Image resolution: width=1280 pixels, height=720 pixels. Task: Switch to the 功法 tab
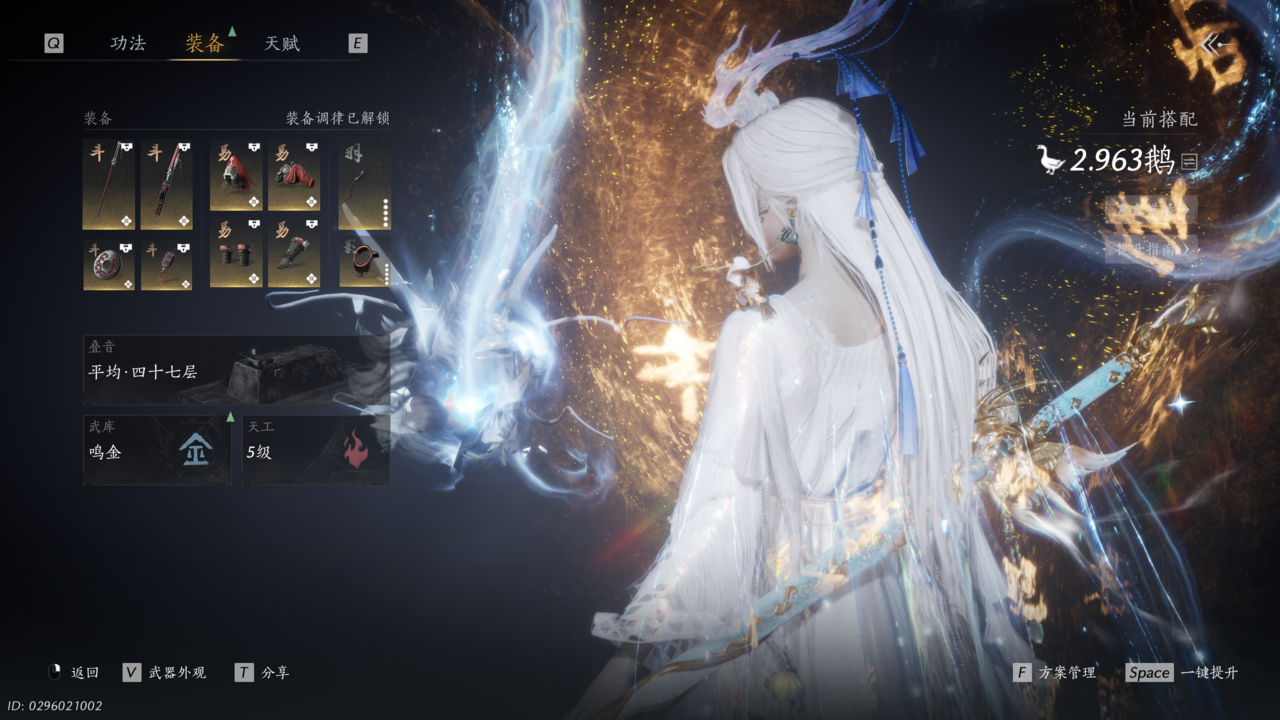[x=128, y=43]
